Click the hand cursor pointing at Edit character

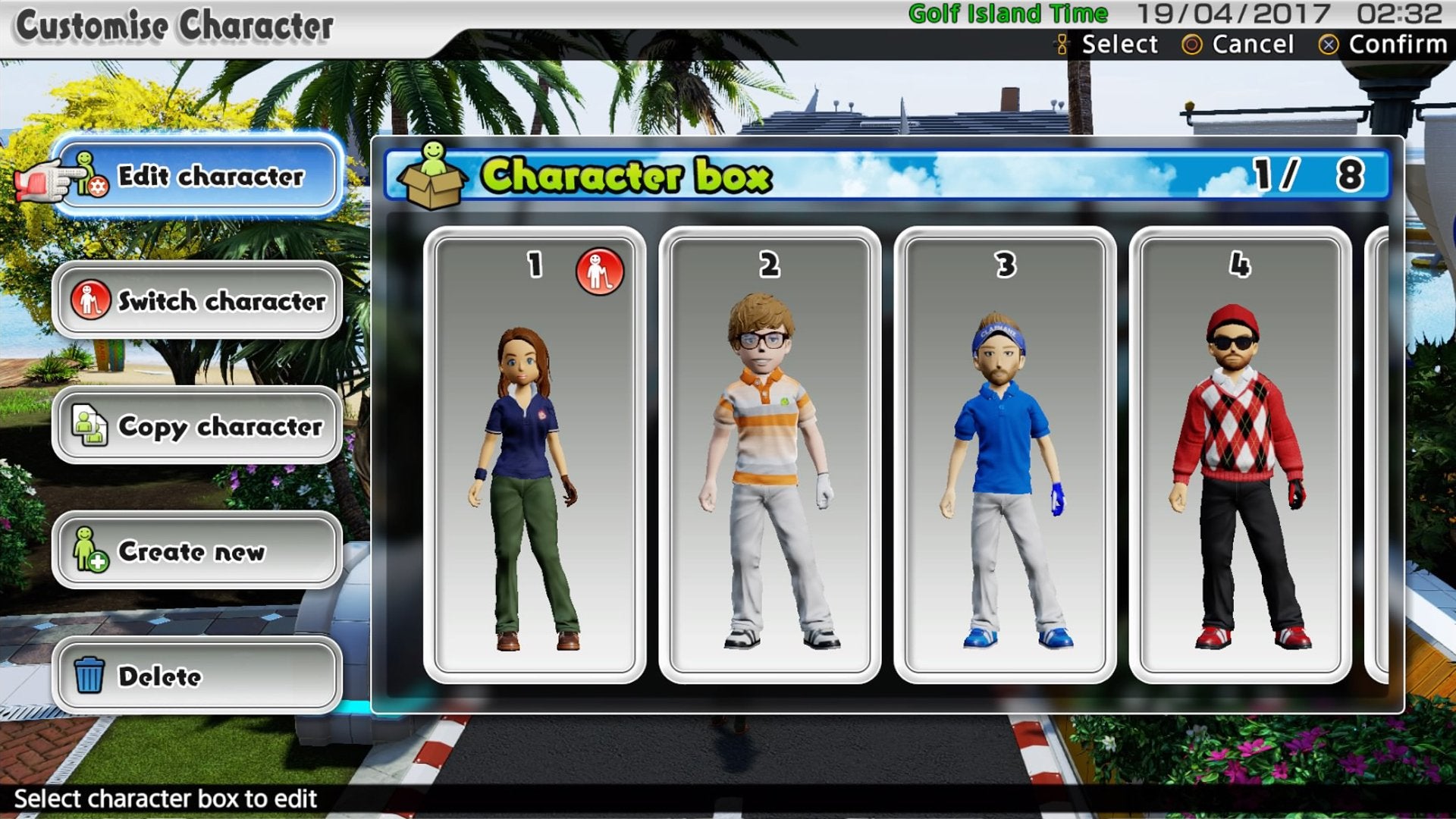point(43,180)
